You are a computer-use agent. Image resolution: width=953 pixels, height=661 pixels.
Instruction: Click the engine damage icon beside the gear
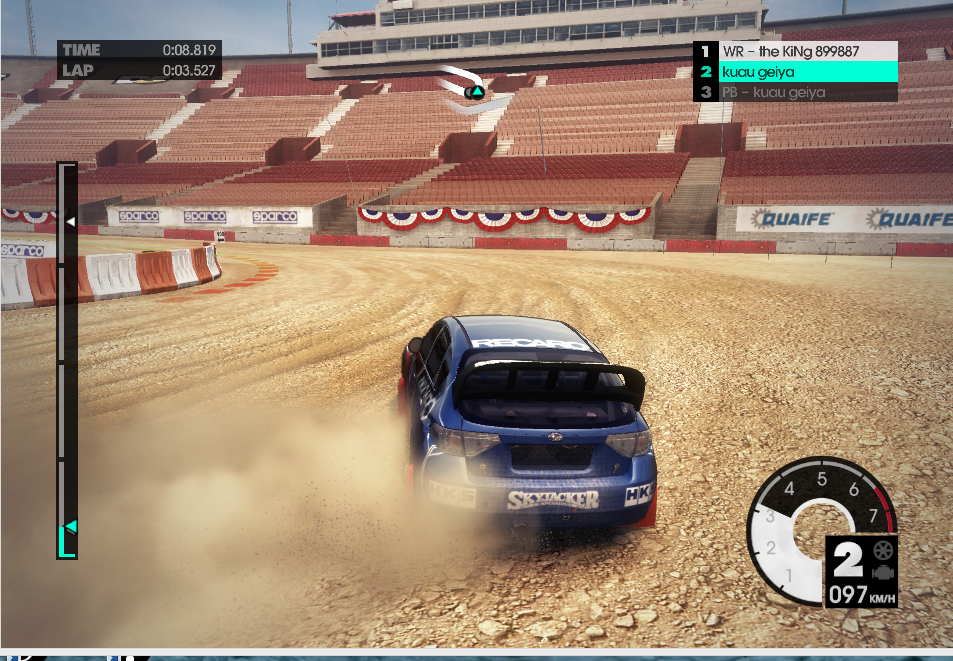point(882,573)
